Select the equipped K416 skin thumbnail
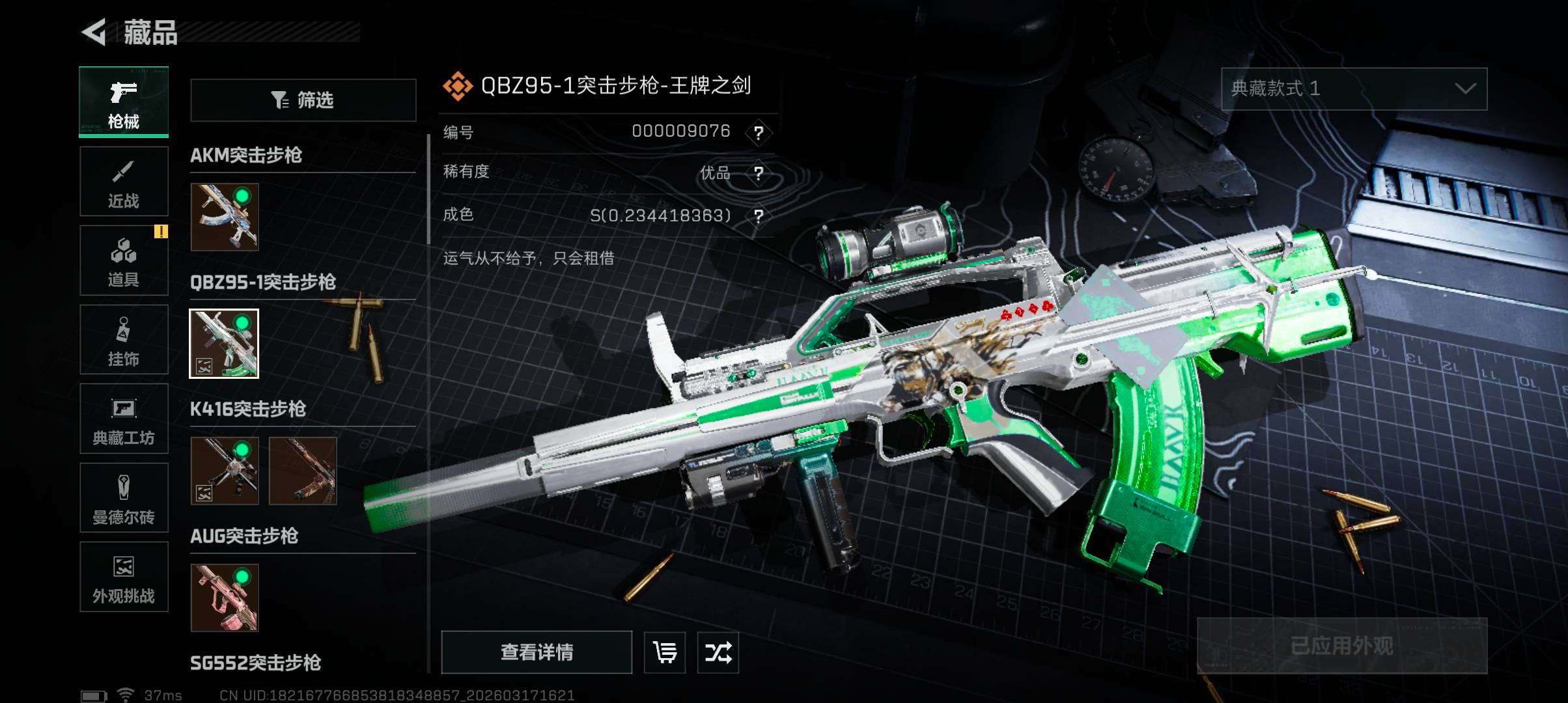Image resolution: width=1568 pixels, height=703 pixels. point(225,471)
